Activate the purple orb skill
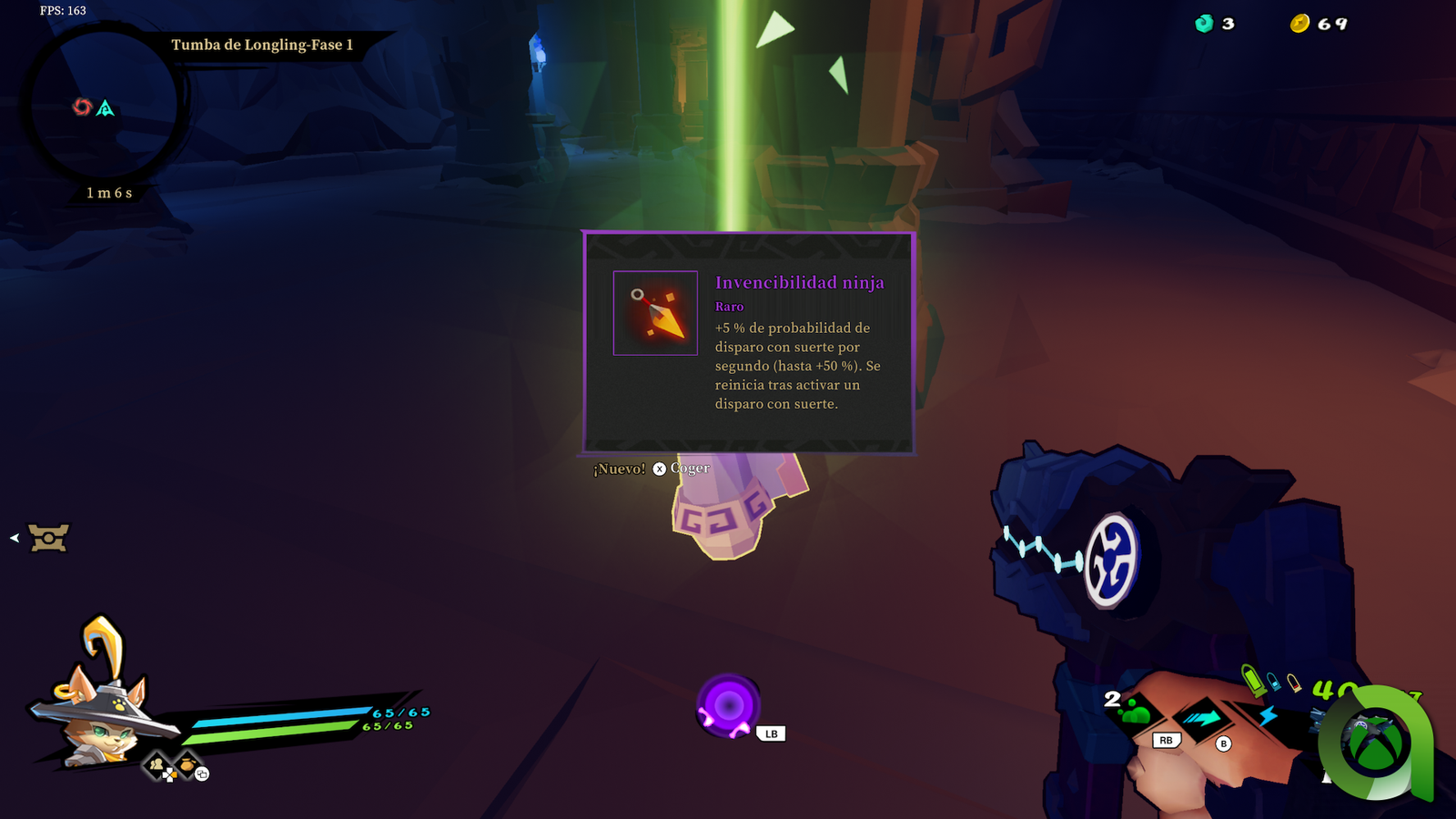1456x819 pixels. pos(728,705)
